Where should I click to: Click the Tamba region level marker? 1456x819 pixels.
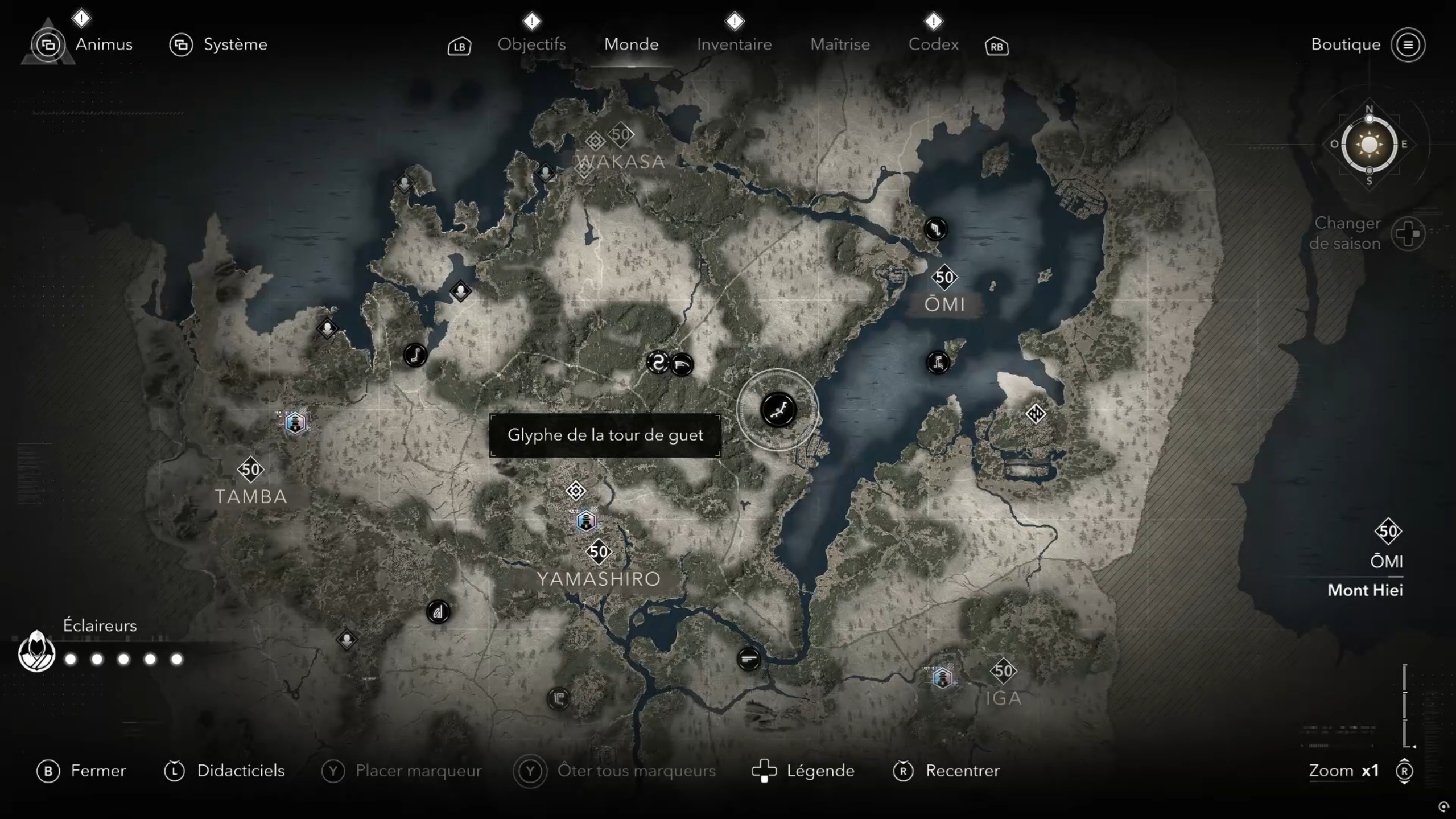tap(250, 470)
